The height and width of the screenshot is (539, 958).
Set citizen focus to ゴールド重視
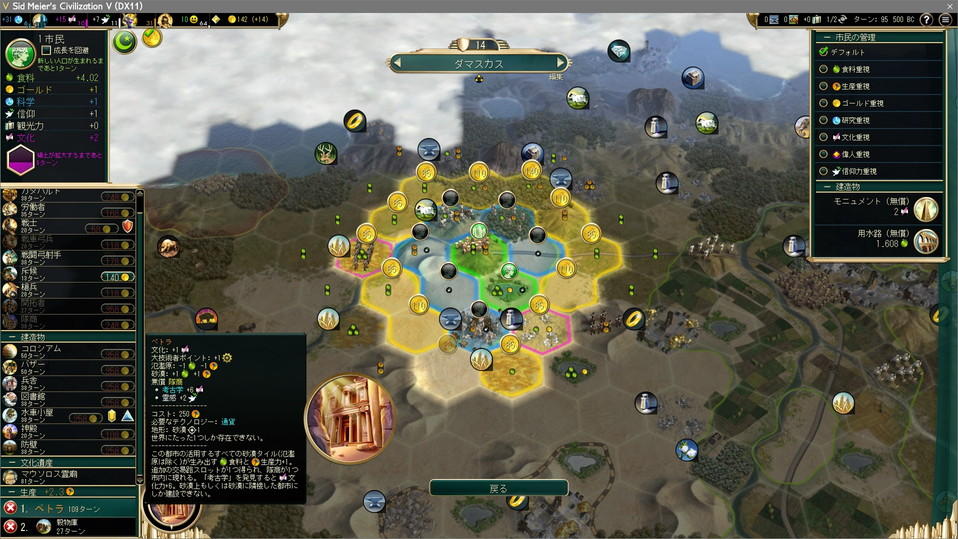[x=824, y=103]
